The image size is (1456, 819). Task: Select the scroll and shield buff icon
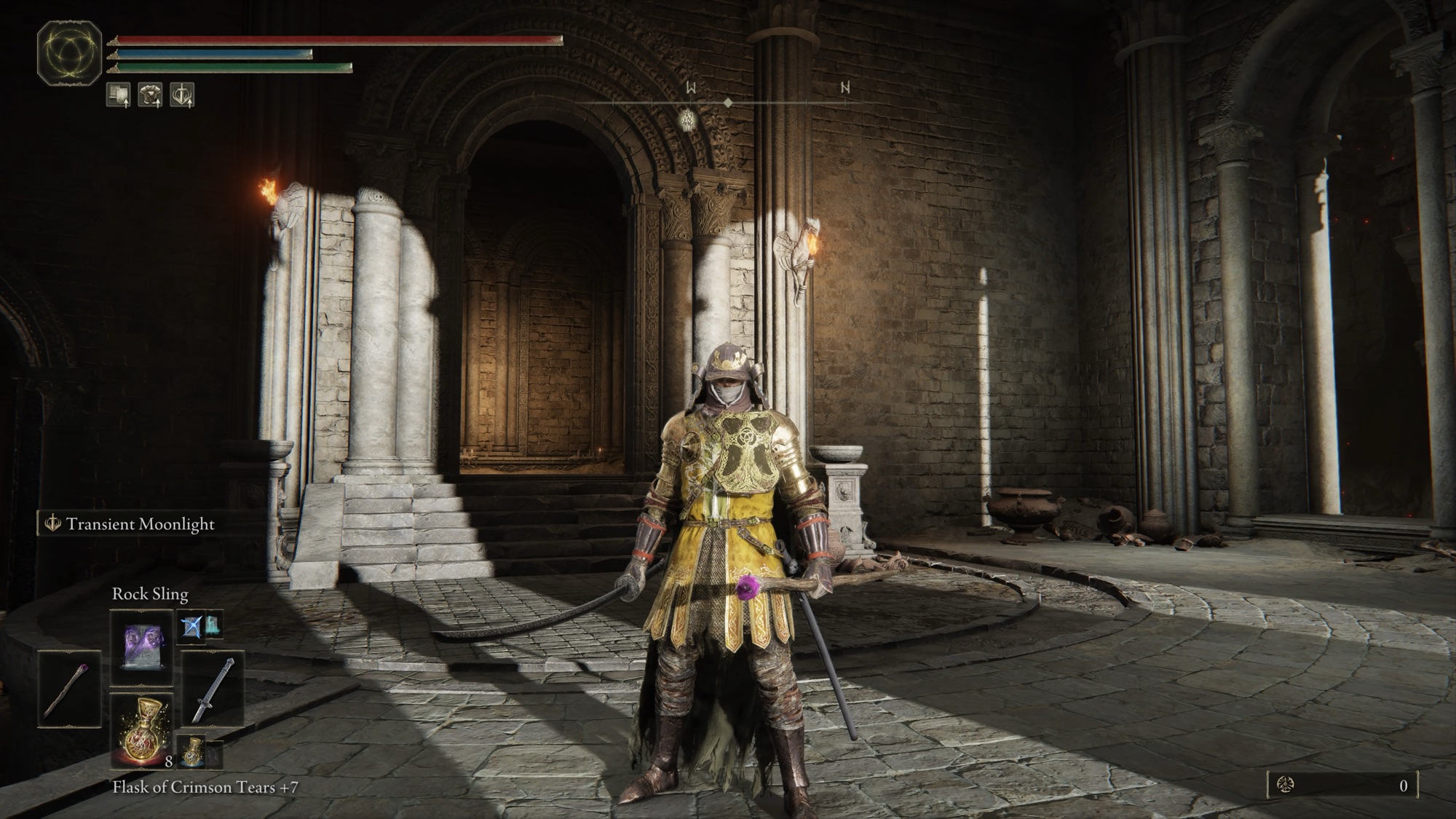point(119,95)
